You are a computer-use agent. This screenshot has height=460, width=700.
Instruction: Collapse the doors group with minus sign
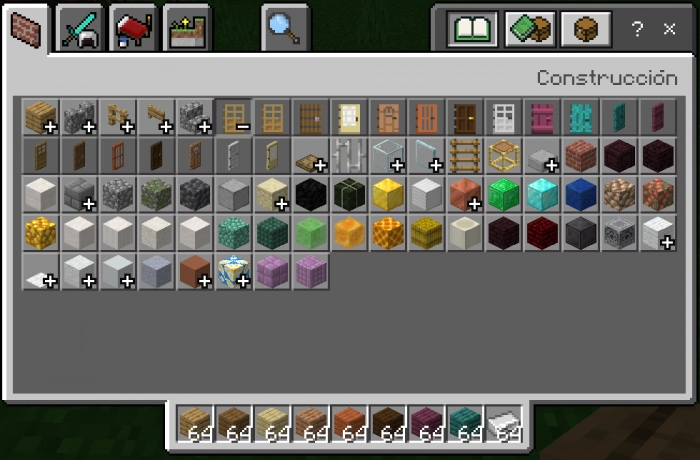tap(233, 117)
